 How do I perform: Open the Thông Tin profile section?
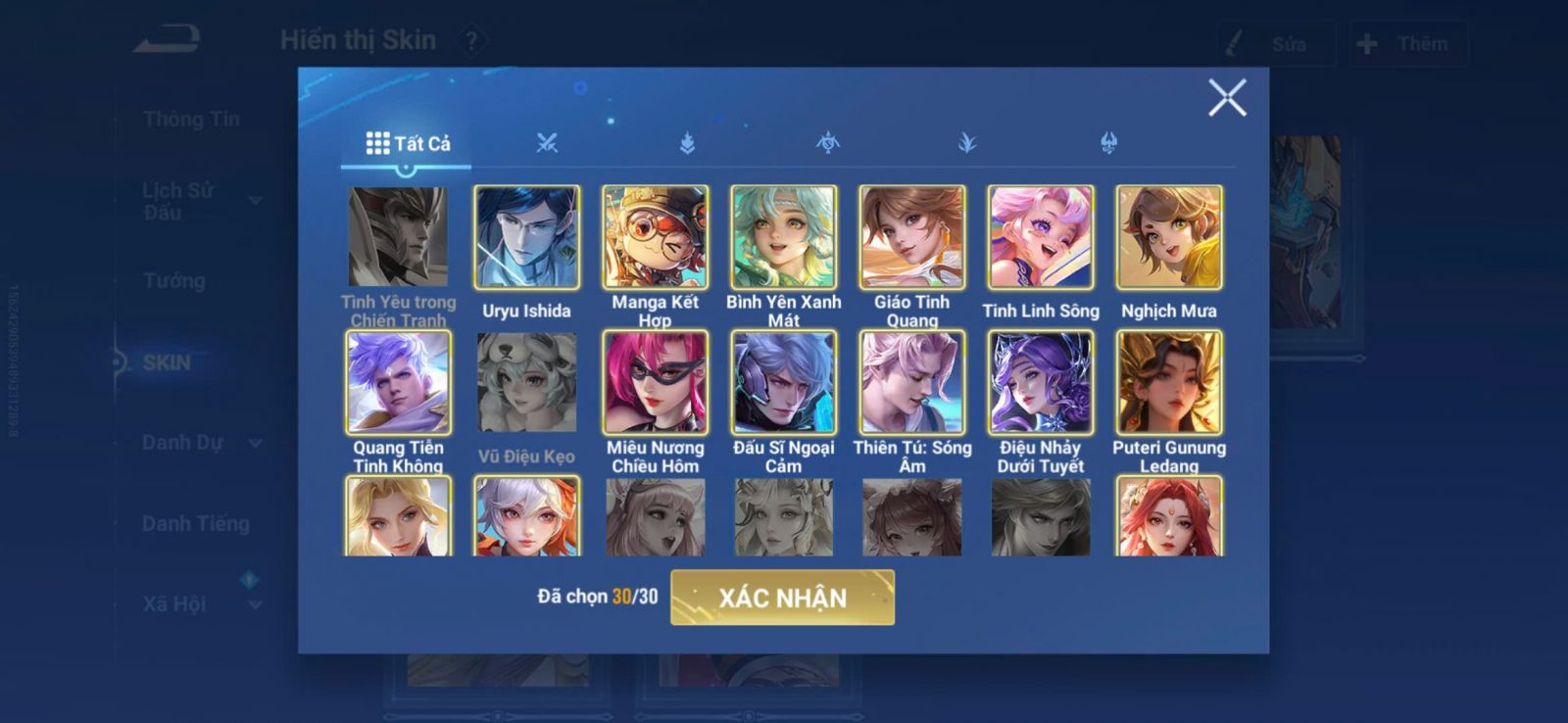[x=191, y=120]
